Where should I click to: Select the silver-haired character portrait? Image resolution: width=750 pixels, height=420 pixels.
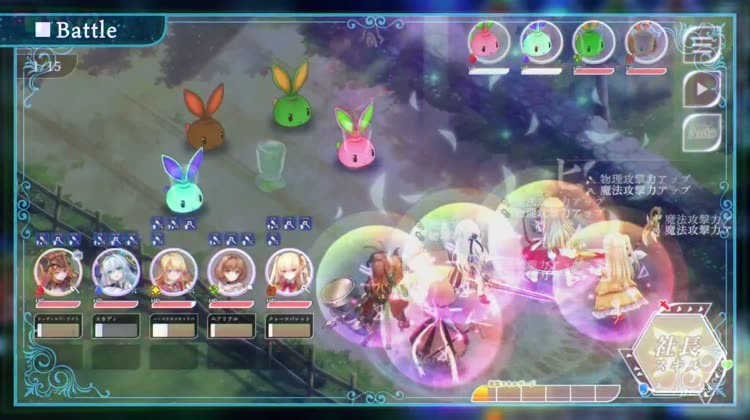tap(114, 270)
